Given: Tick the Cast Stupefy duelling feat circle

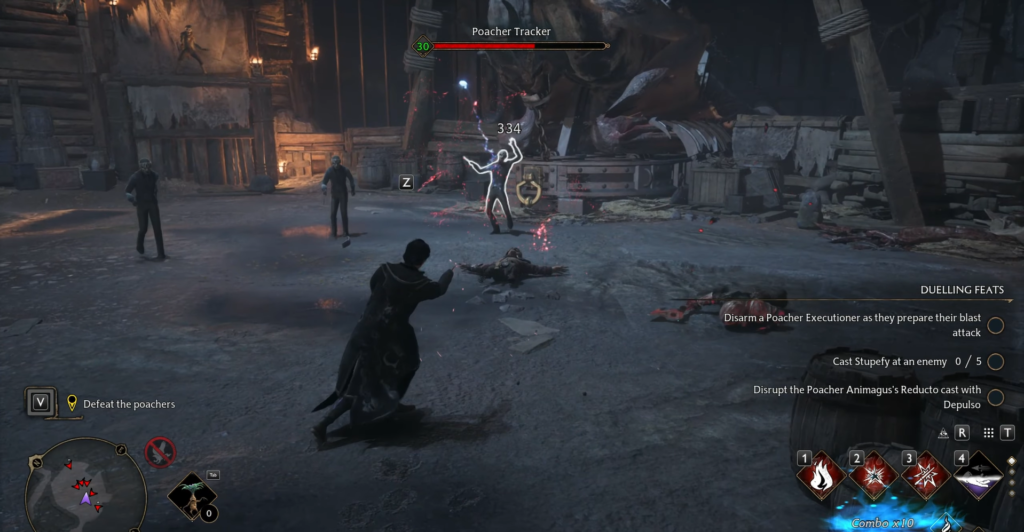Looking at the screenshot, I should coord(996,361).
